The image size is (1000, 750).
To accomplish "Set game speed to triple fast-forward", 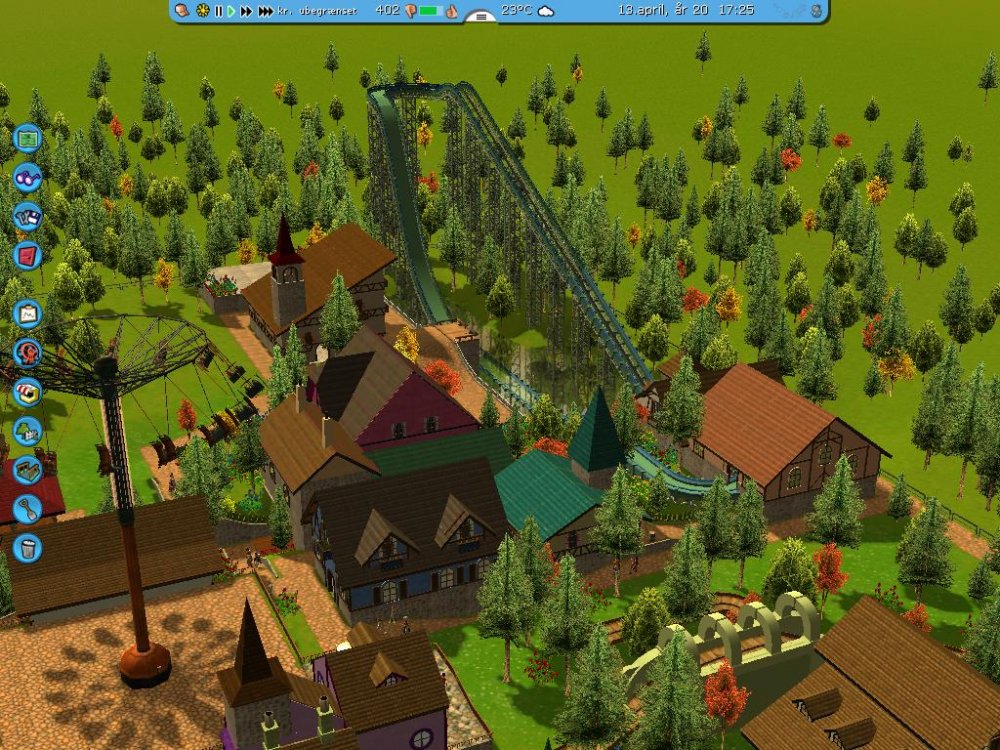I will (x=265, y=11).
